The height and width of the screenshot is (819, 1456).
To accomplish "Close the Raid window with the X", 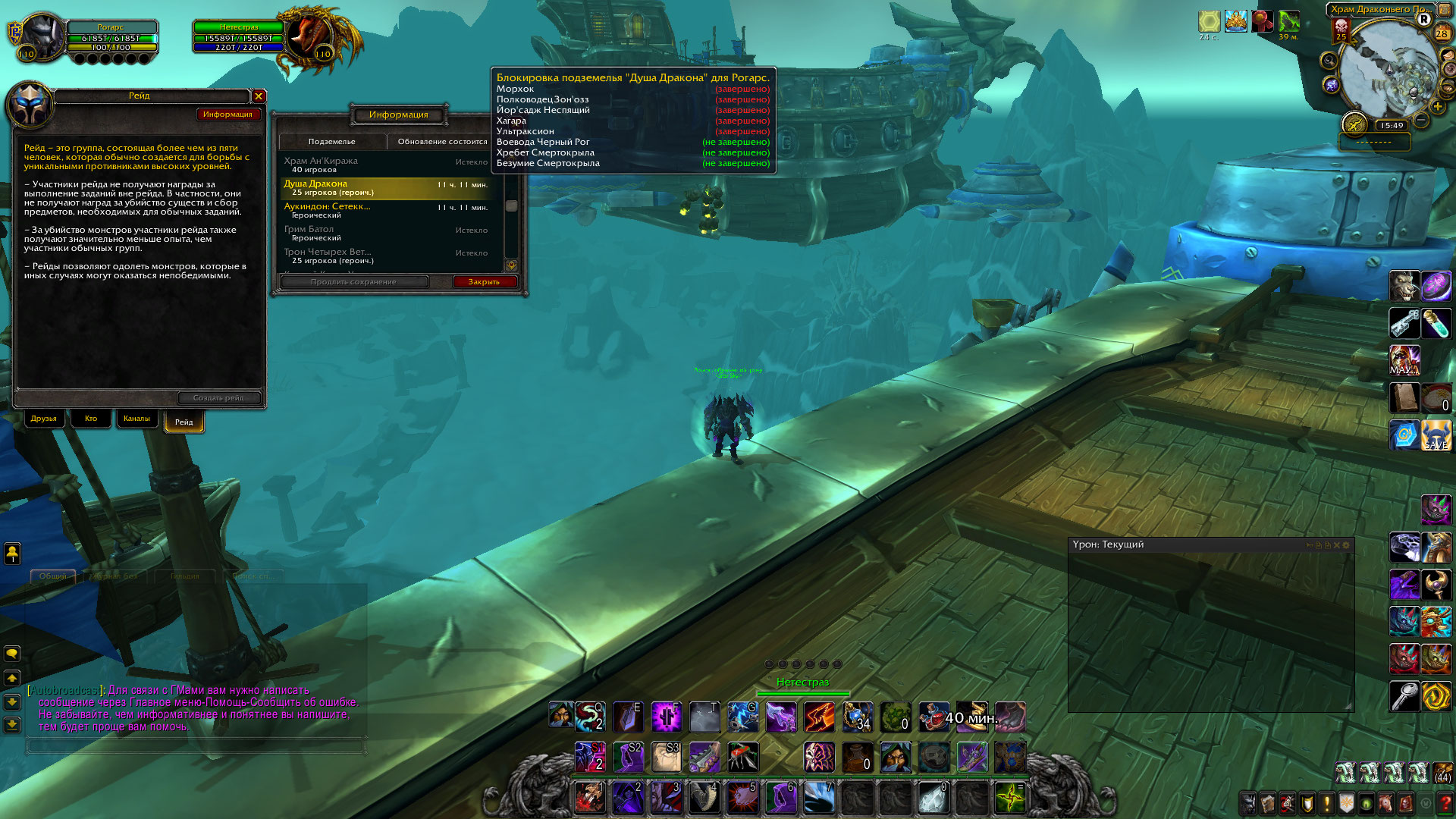I will pos(259,96).
